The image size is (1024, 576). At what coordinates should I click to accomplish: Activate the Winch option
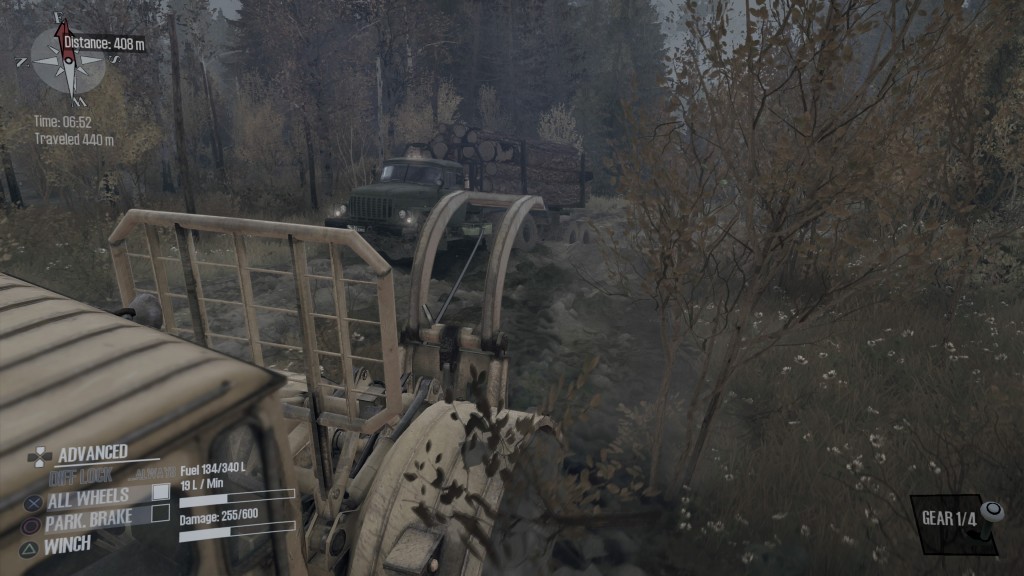point(67,545)
